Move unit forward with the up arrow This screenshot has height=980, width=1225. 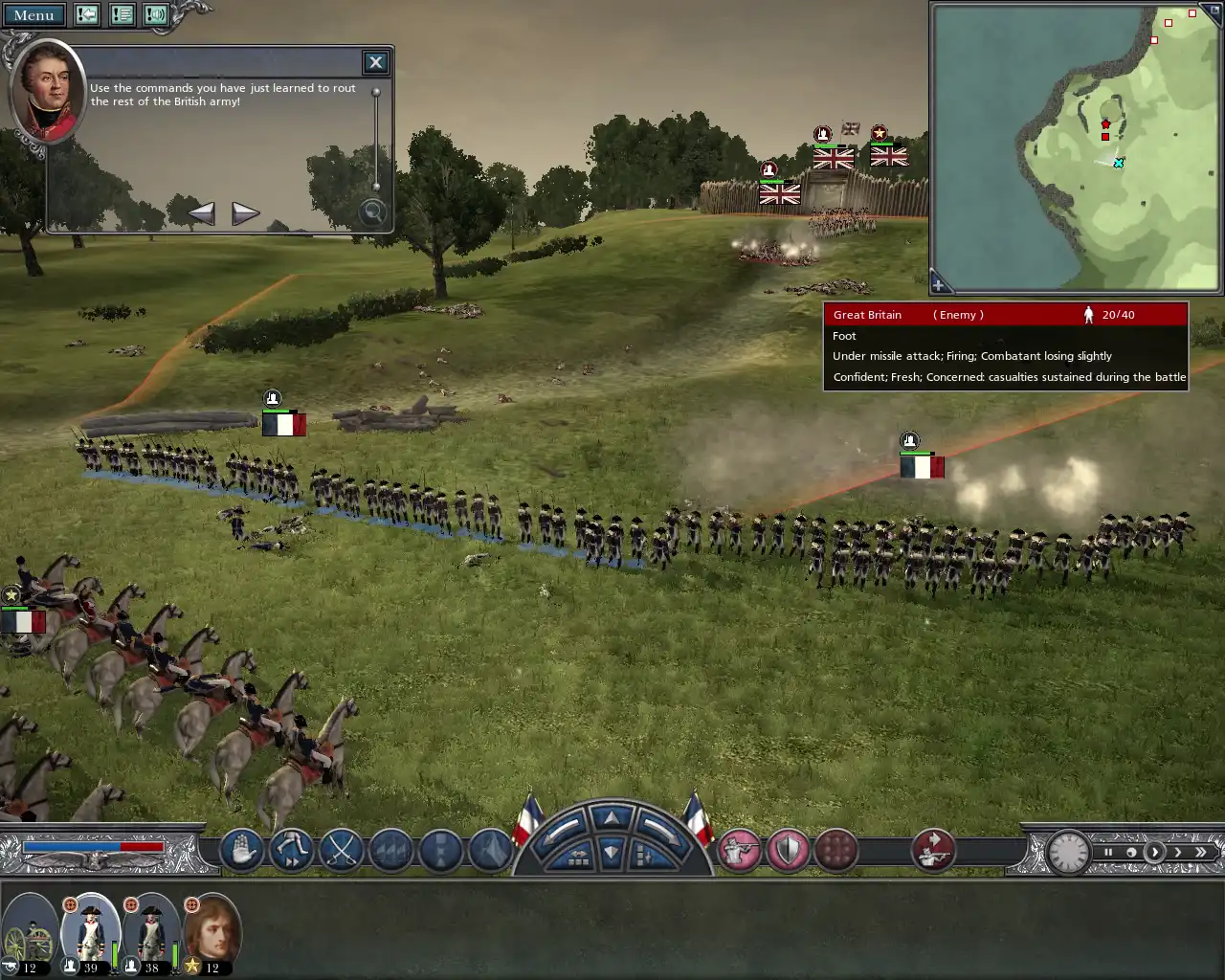612,817
